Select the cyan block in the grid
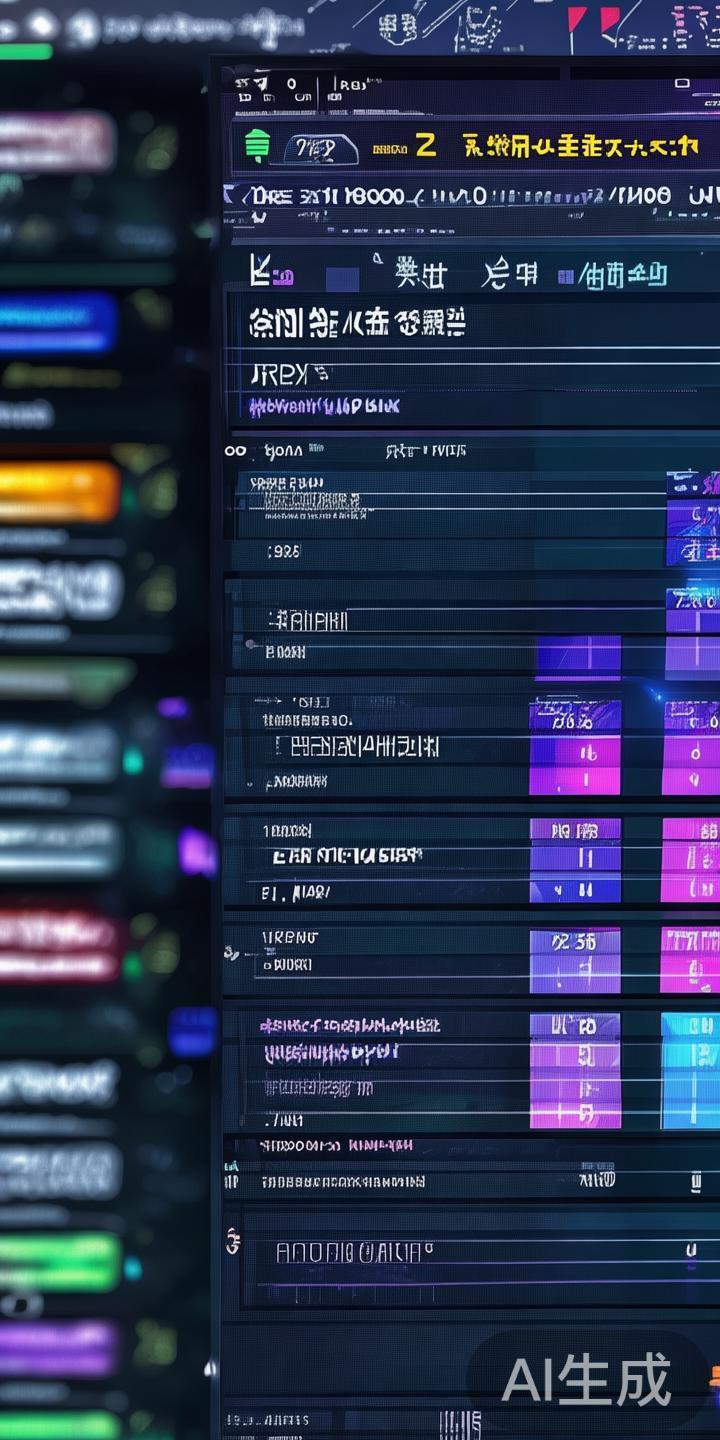Image resolution: width=720 pixels, height=1440 pixels. [x=690, y=1070]
